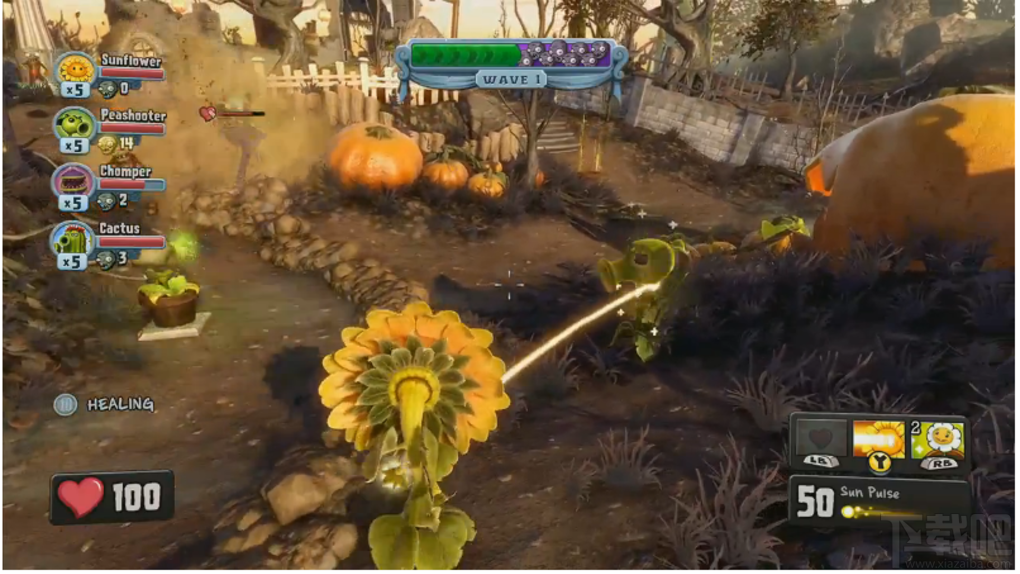Screen dimensions: 1020x574
Task: Use the Heal Flower ability icon
Action: click(x=938, y=440)
